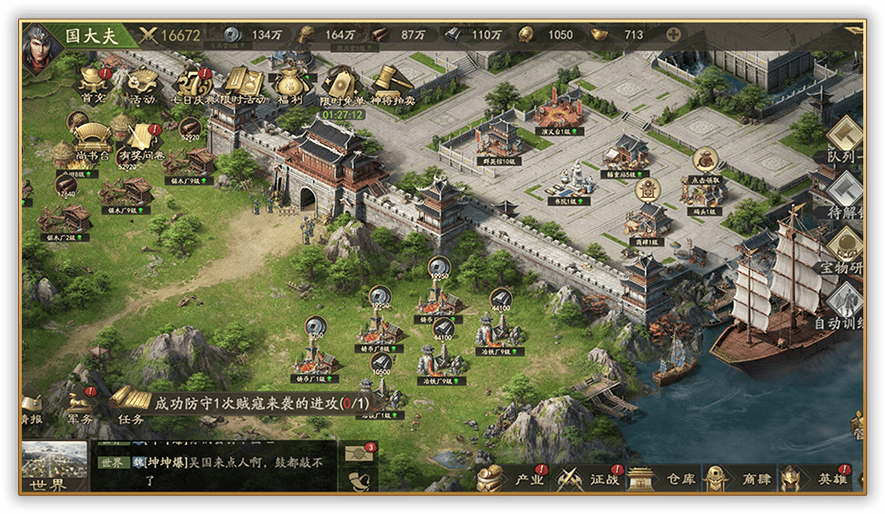This screenshot has height=514, width=885.
Task: Open the 活动 events menu
Action: [x=142, y=84]
